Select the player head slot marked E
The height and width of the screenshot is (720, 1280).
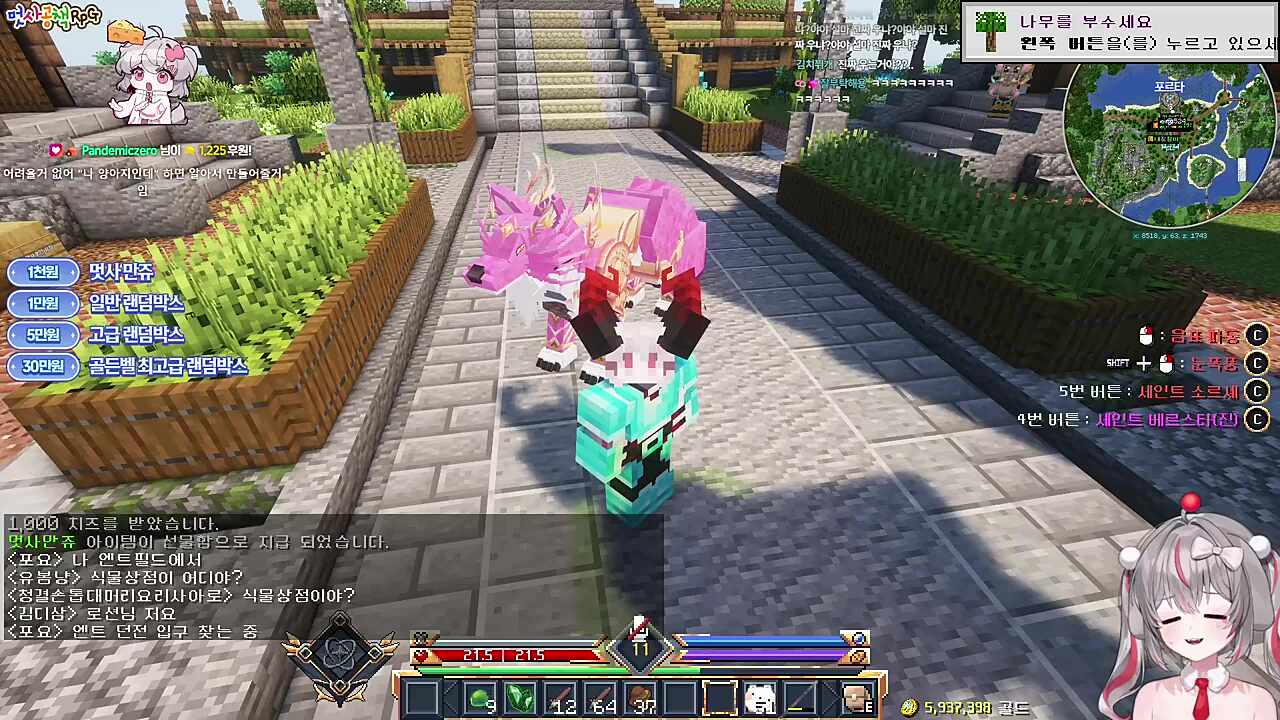pos(857,698)
